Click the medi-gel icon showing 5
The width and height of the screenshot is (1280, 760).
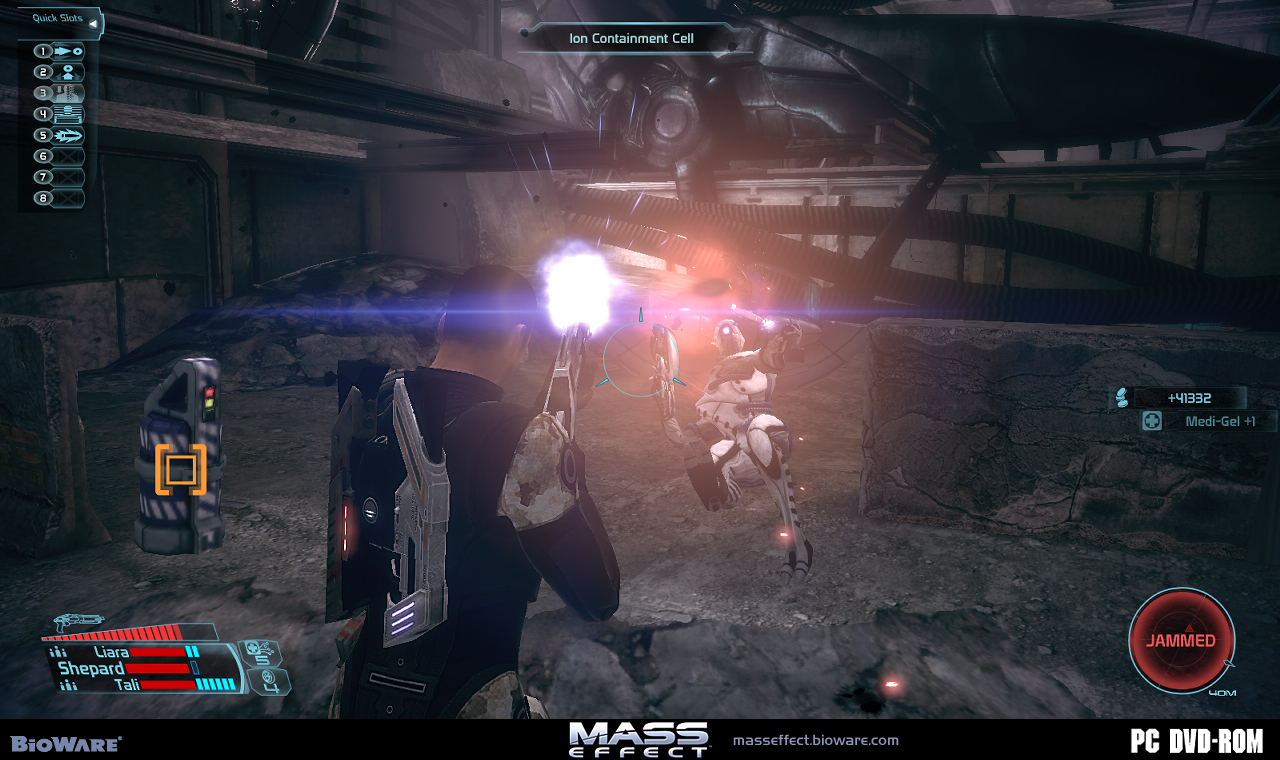262,654
